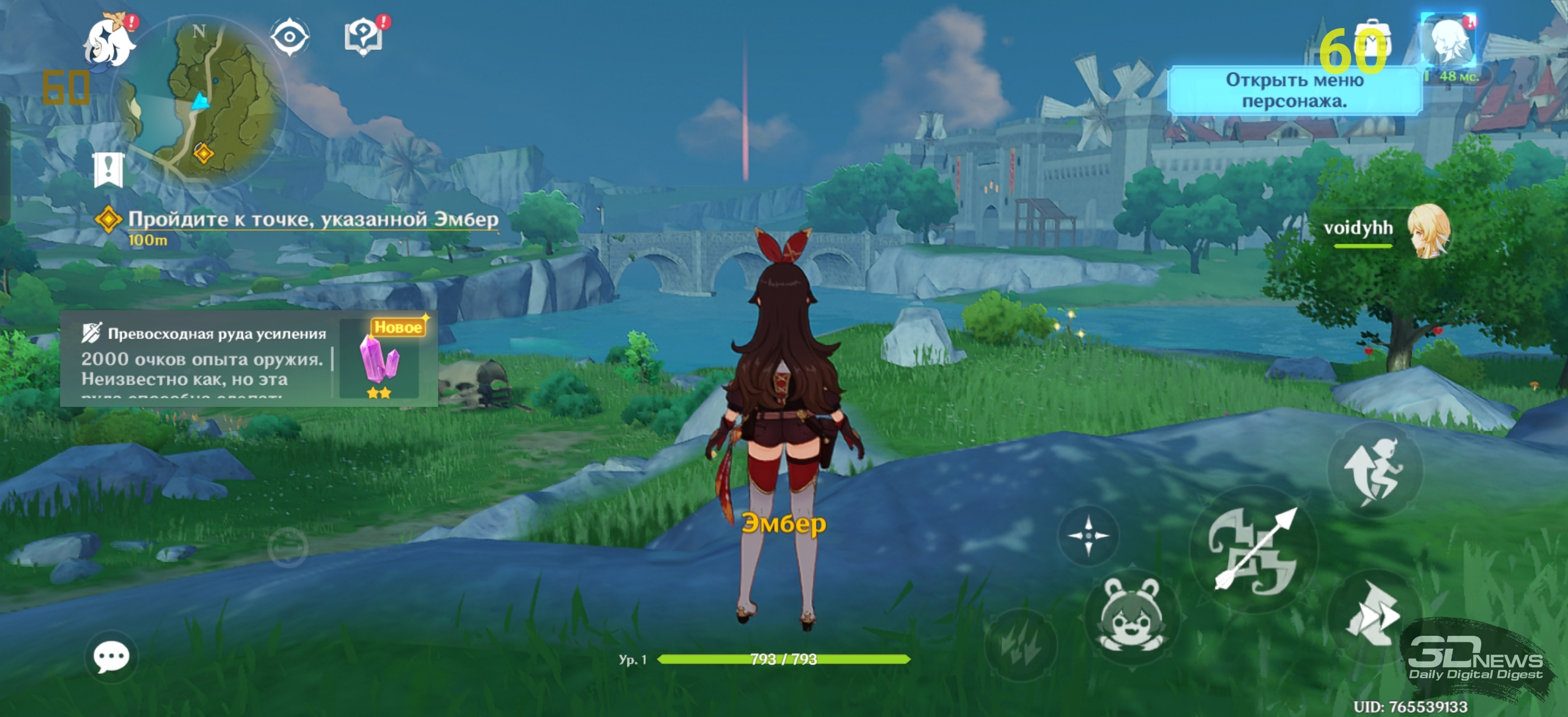Activate the elemental burst arrows button
1568x717 pixels.
pyautogui.click(x=1021, y=645)
